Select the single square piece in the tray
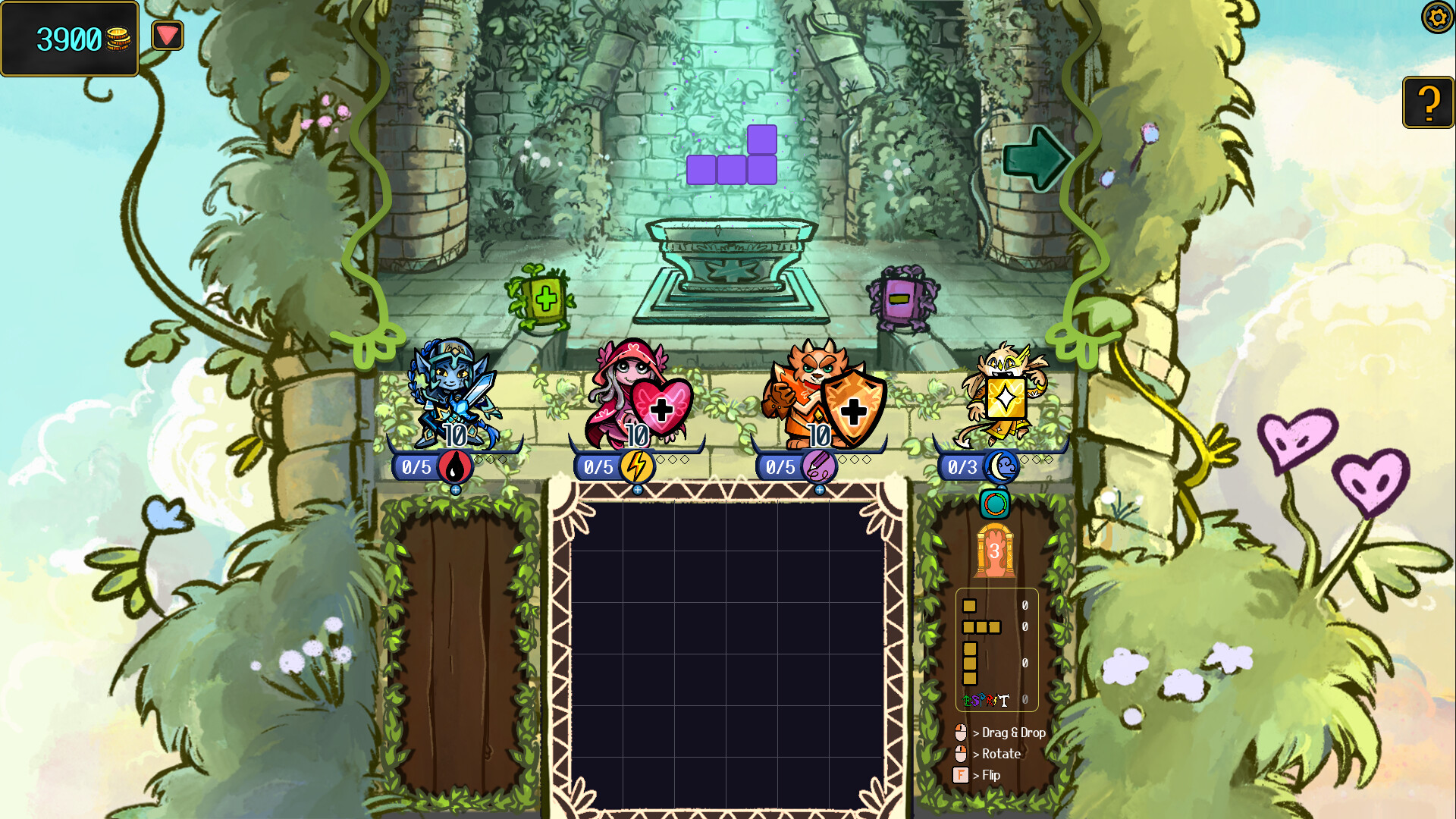The image size is (1456, 819). click(971, 604)
